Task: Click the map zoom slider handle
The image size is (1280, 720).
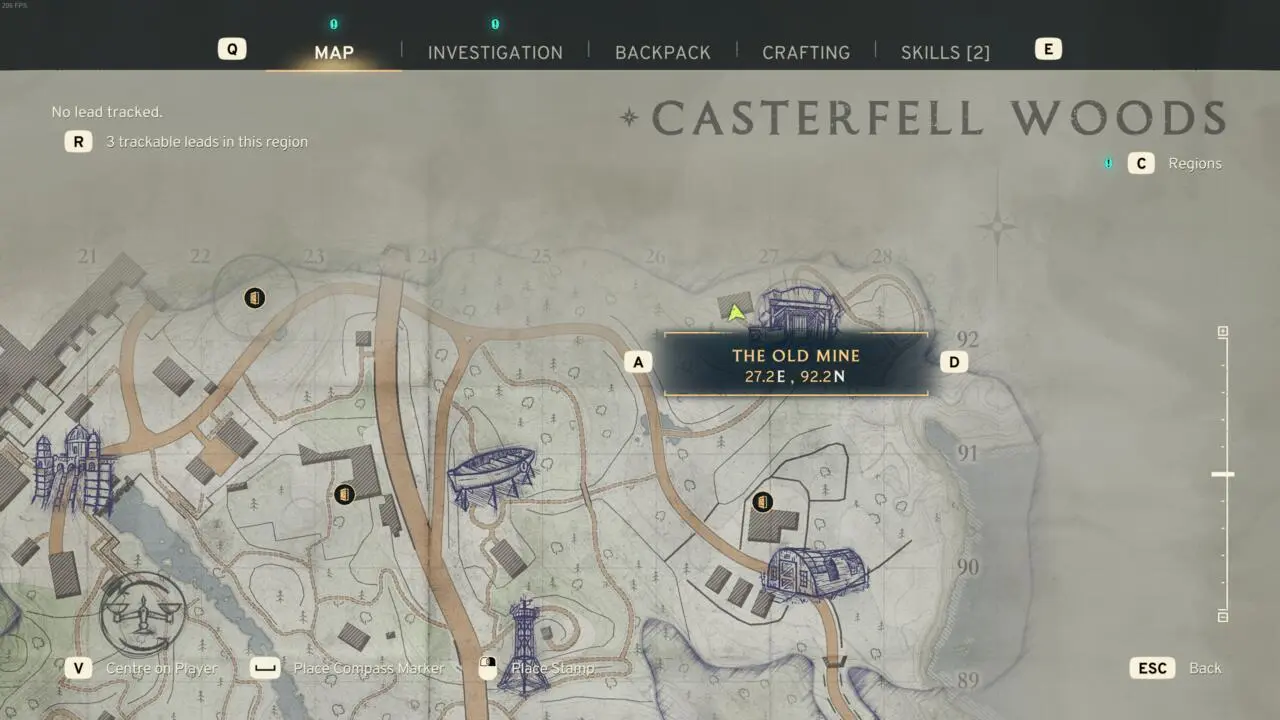Action: pos(1222,474)
